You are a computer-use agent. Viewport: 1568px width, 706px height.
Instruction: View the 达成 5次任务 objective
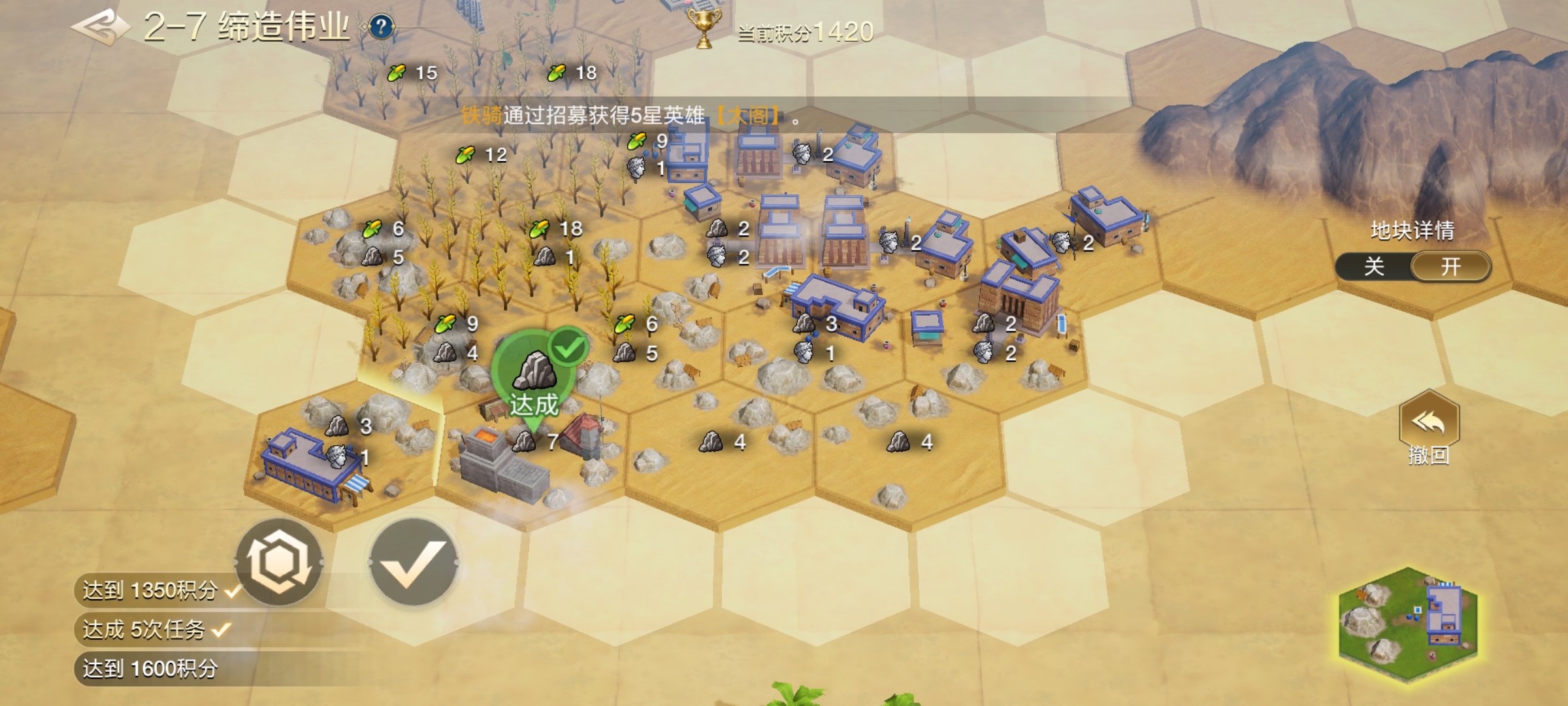(x=145, y=630)
